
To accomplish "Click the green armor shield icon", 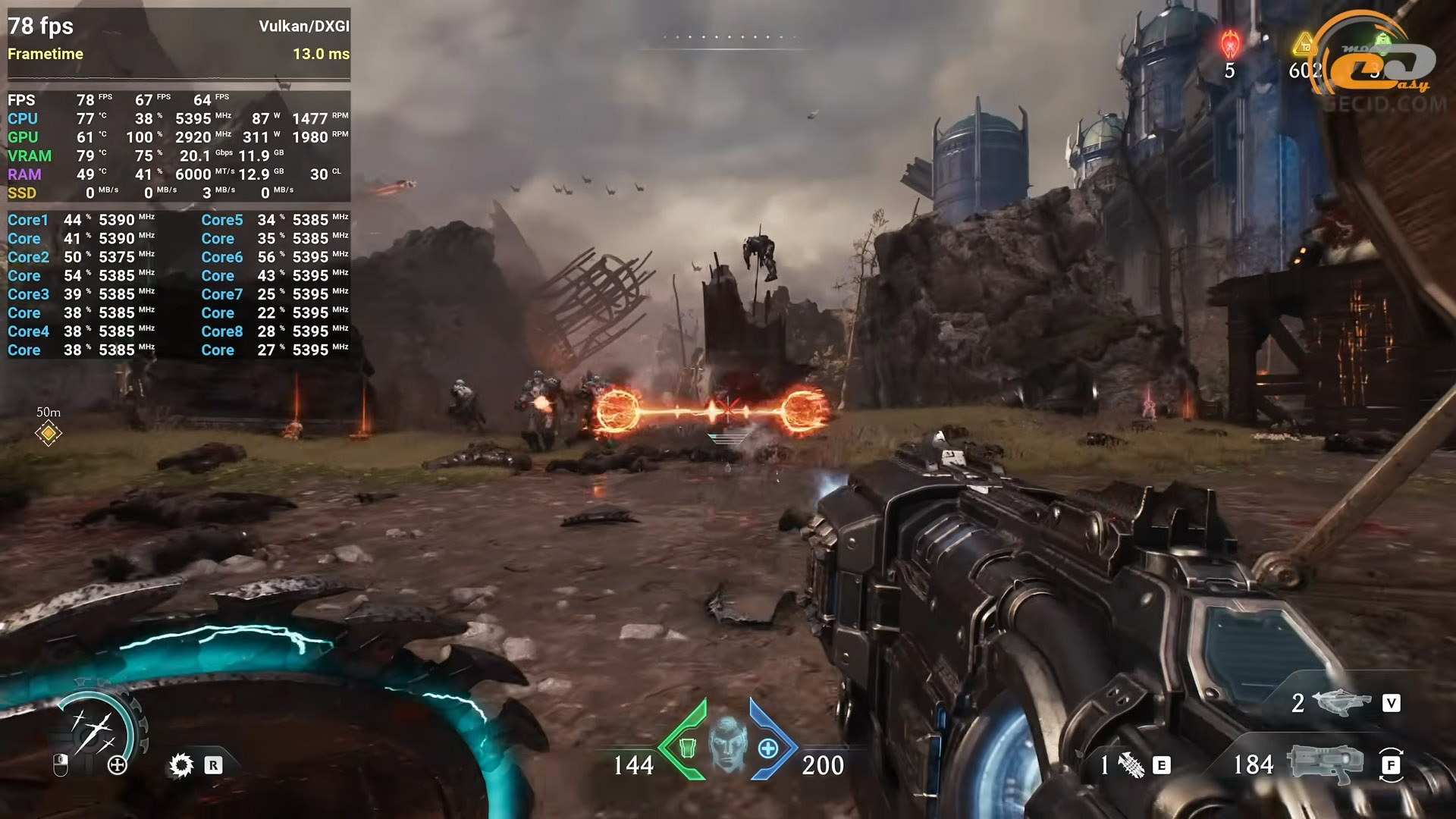I will click(687, 748).
